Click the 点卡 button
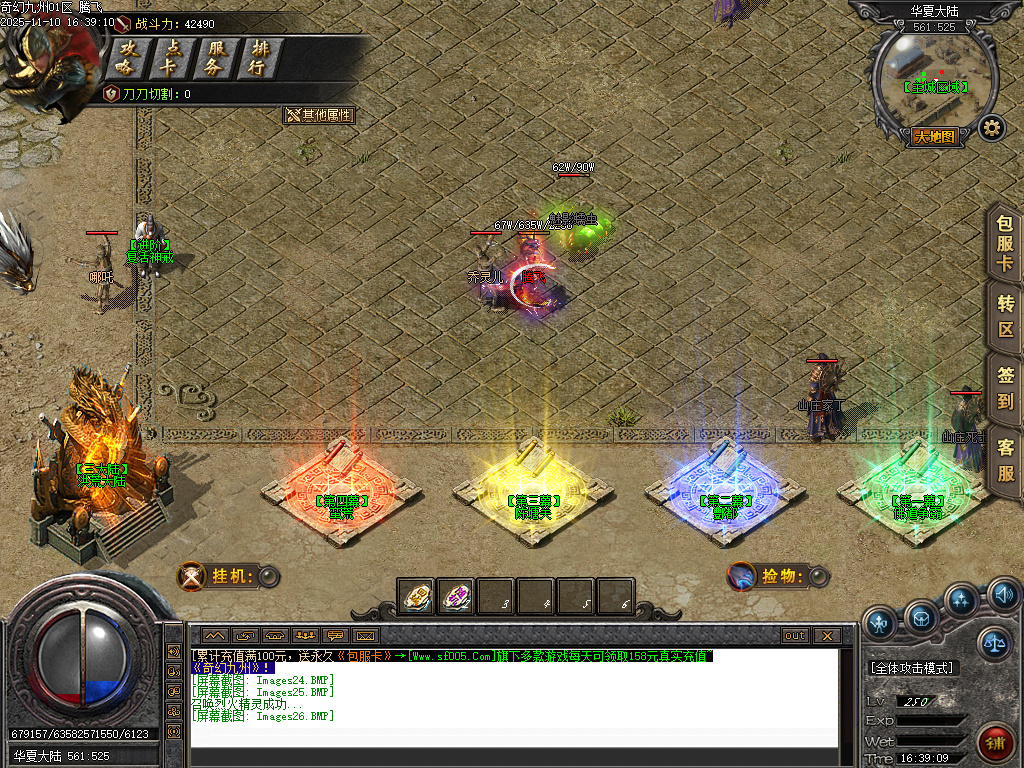Image resolution: width=1024 pixels, height=768 pixels. (172, 58)
